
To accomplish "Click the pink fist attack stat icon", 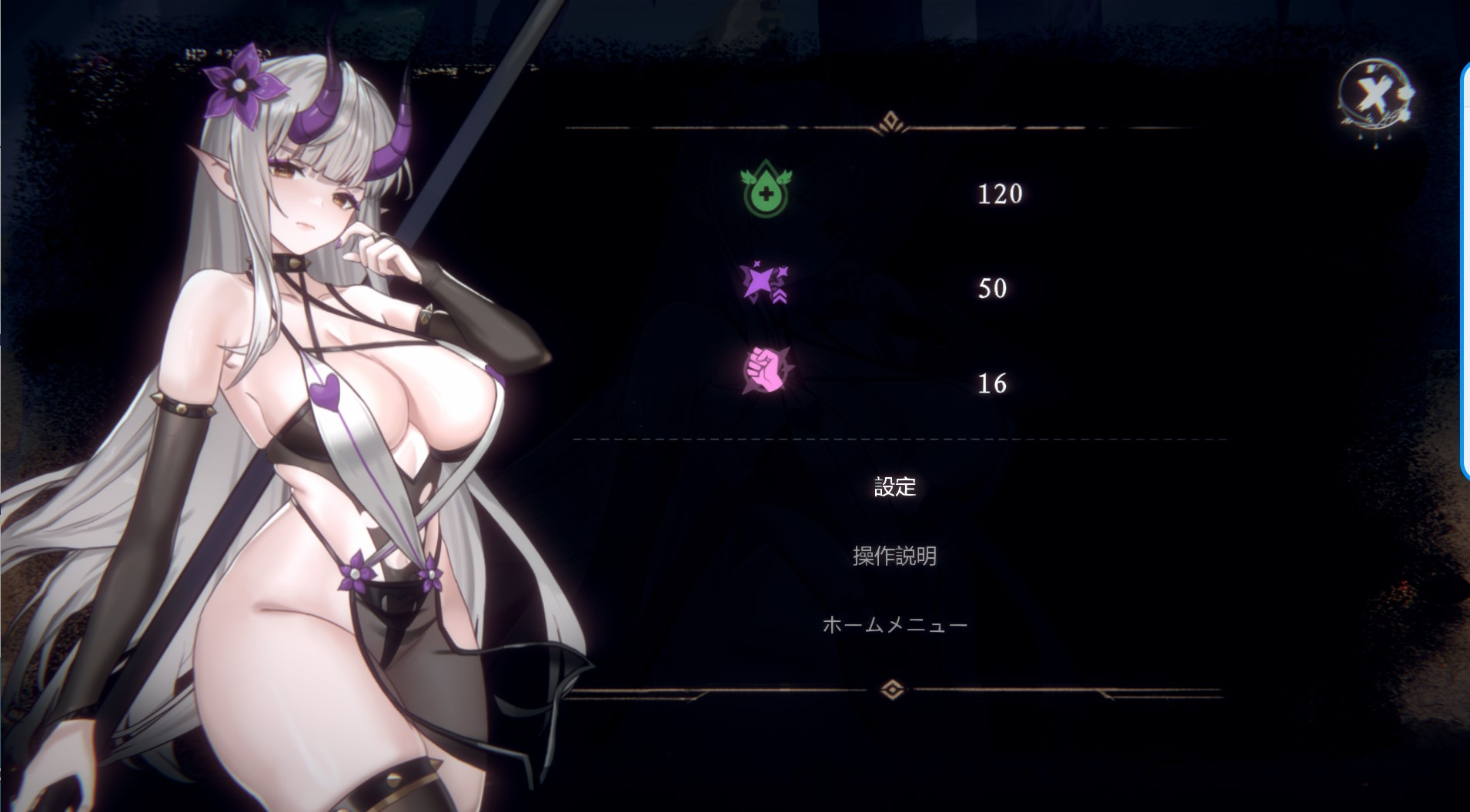I will 765,371.
